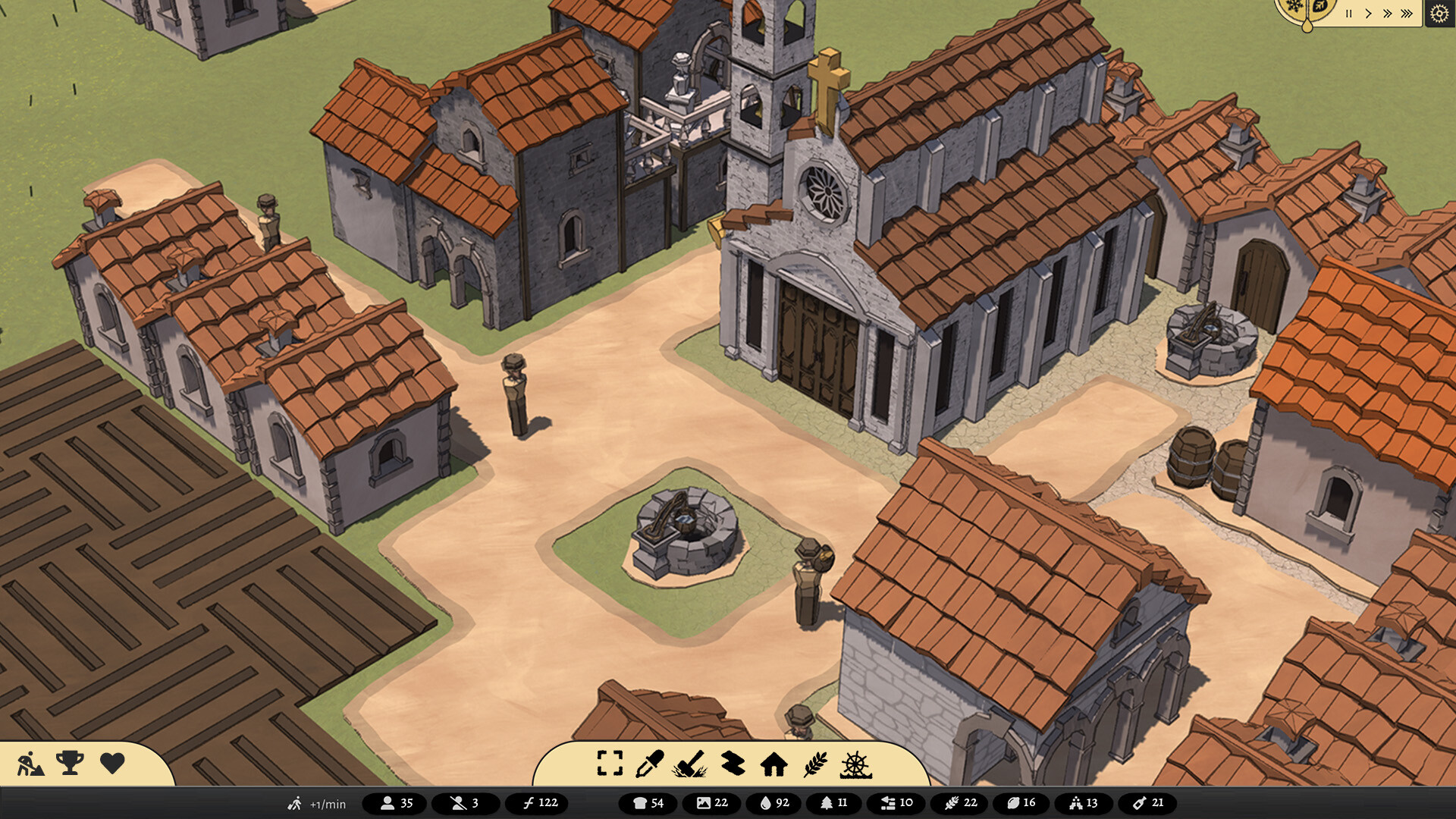The height and width of the screenshot is (819, 1456).
Task: View the bread stock counter showing 54
Action: click(x=646, y=802)
